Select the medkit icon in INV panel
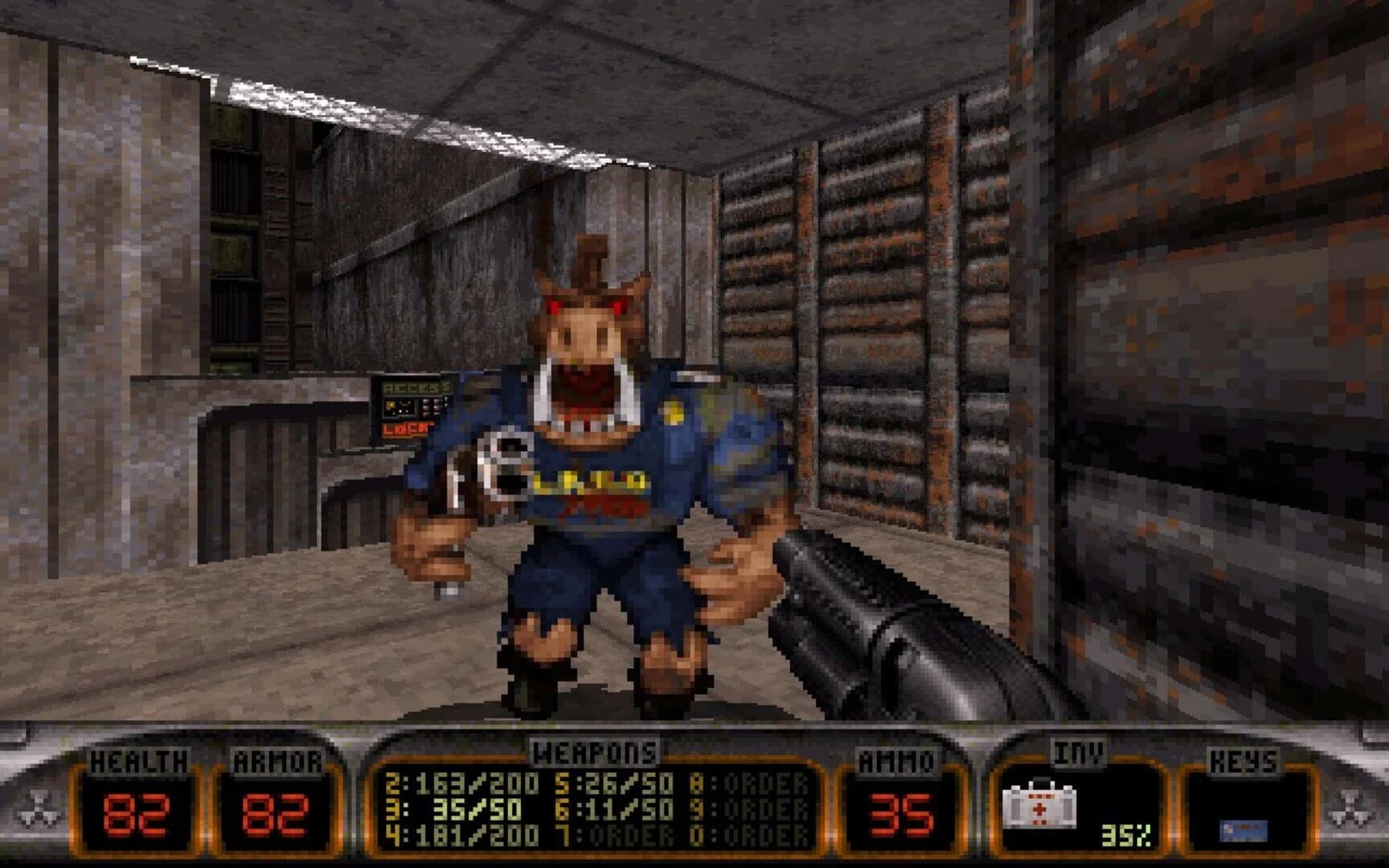 1041,807
